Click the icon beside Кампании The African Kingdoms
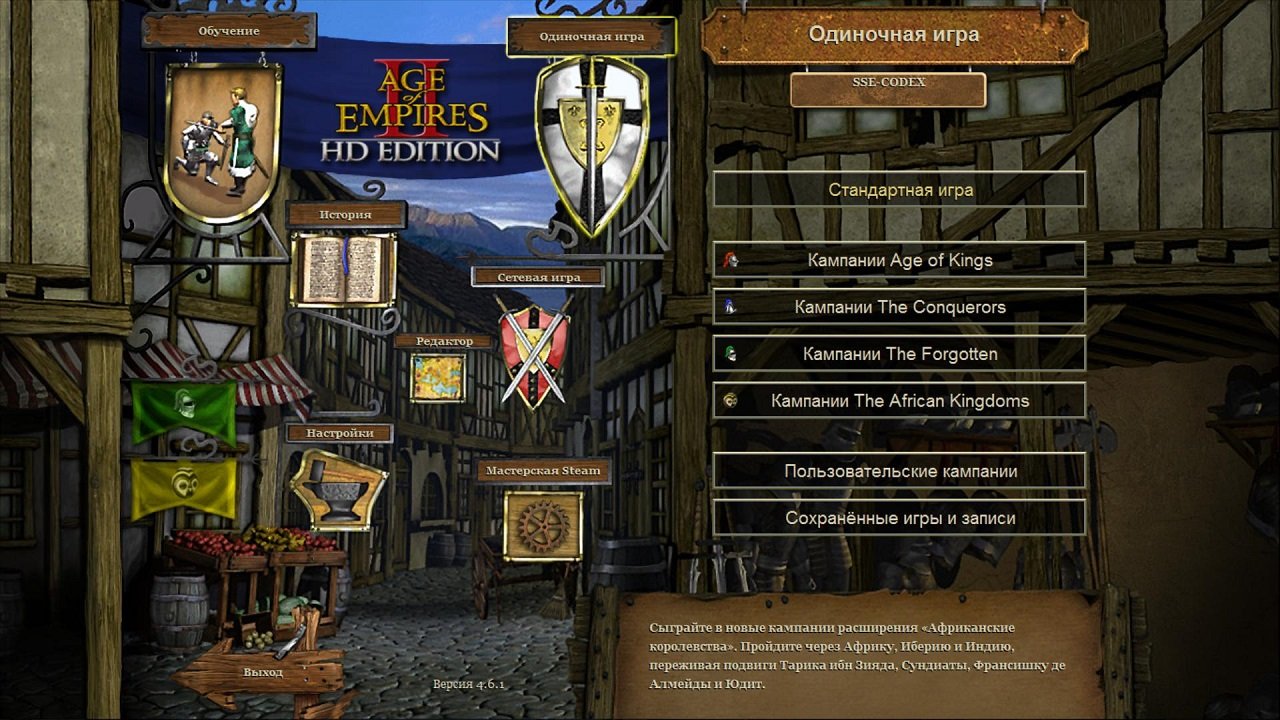Viewport: 1280px width, 720px height. point(729,399)
